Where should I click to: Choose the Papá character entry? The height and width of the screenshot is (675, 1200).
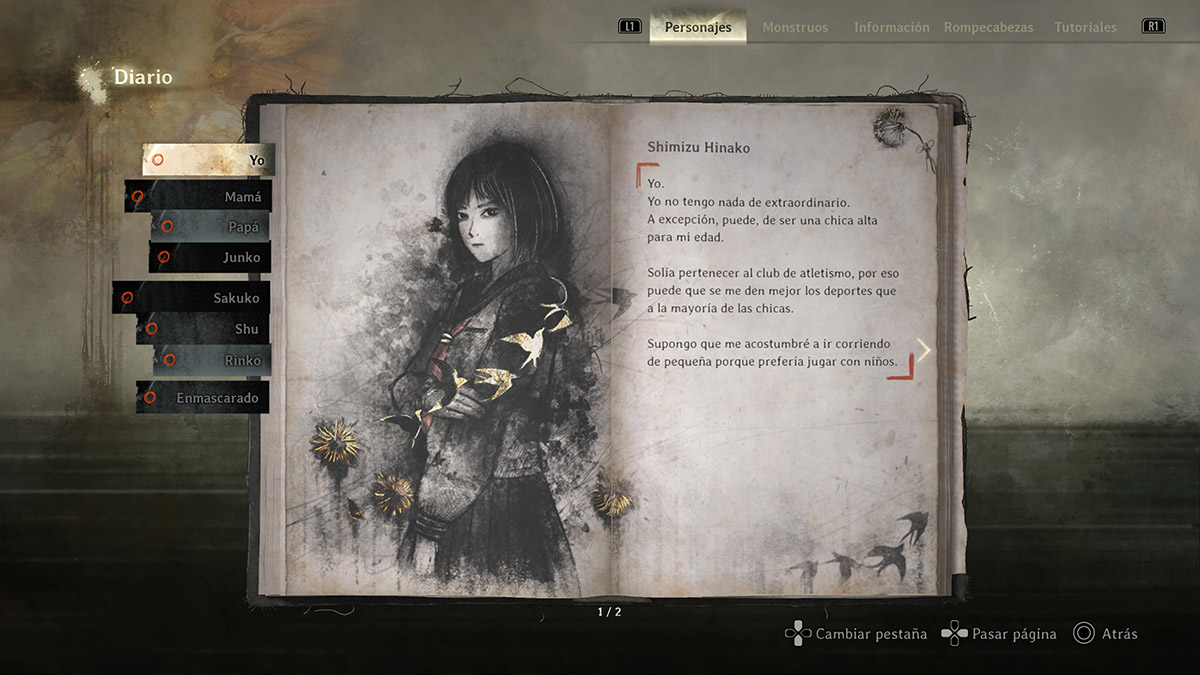pos(212,226)
